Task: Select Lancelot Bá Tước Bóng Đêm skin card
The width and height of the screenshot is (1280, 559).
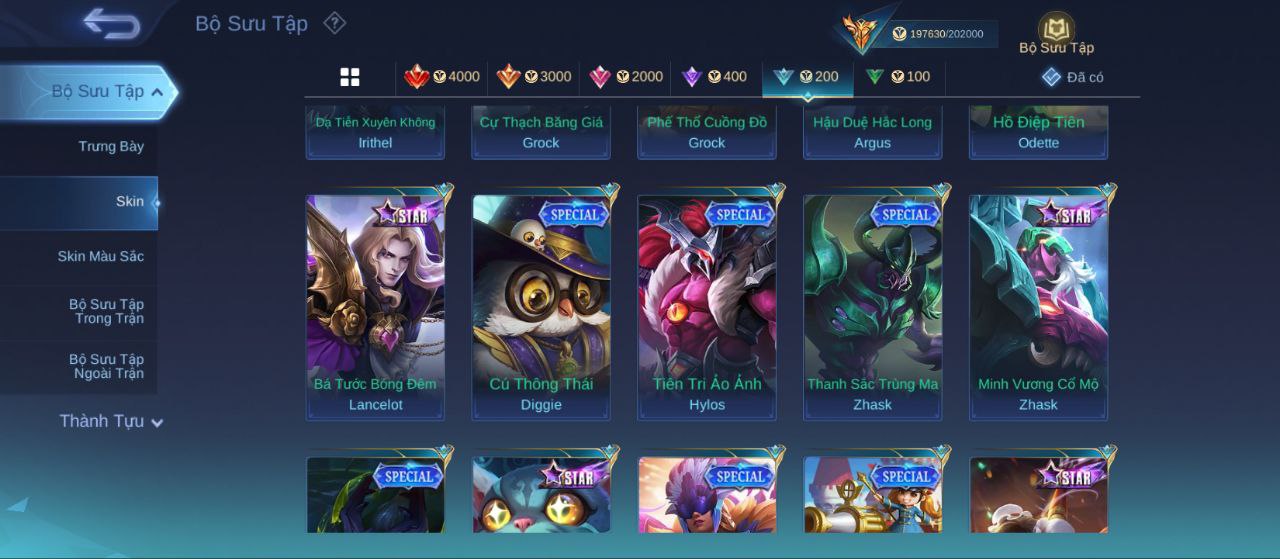Action: point(375,307)
